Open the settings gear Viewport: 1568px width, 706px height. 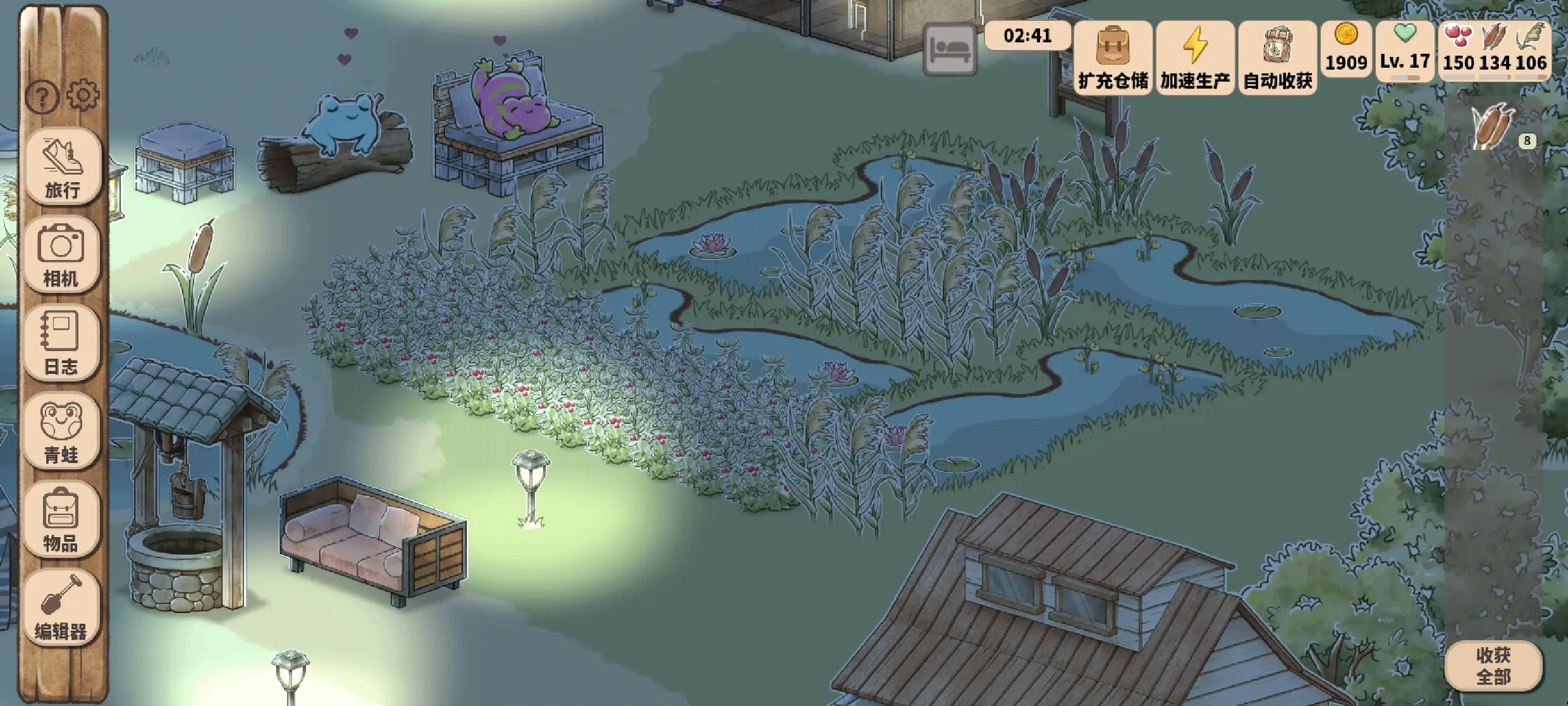point(83,96)
